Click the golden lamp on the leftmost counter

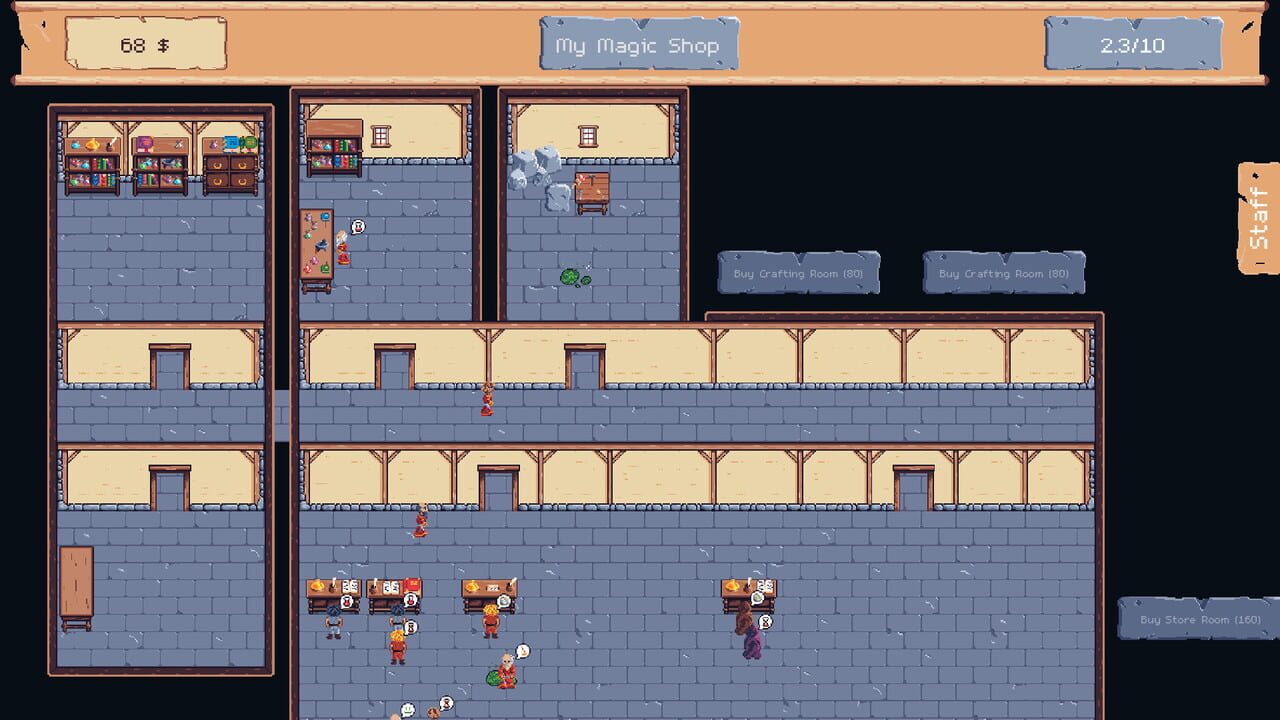(x=316, y=586)
